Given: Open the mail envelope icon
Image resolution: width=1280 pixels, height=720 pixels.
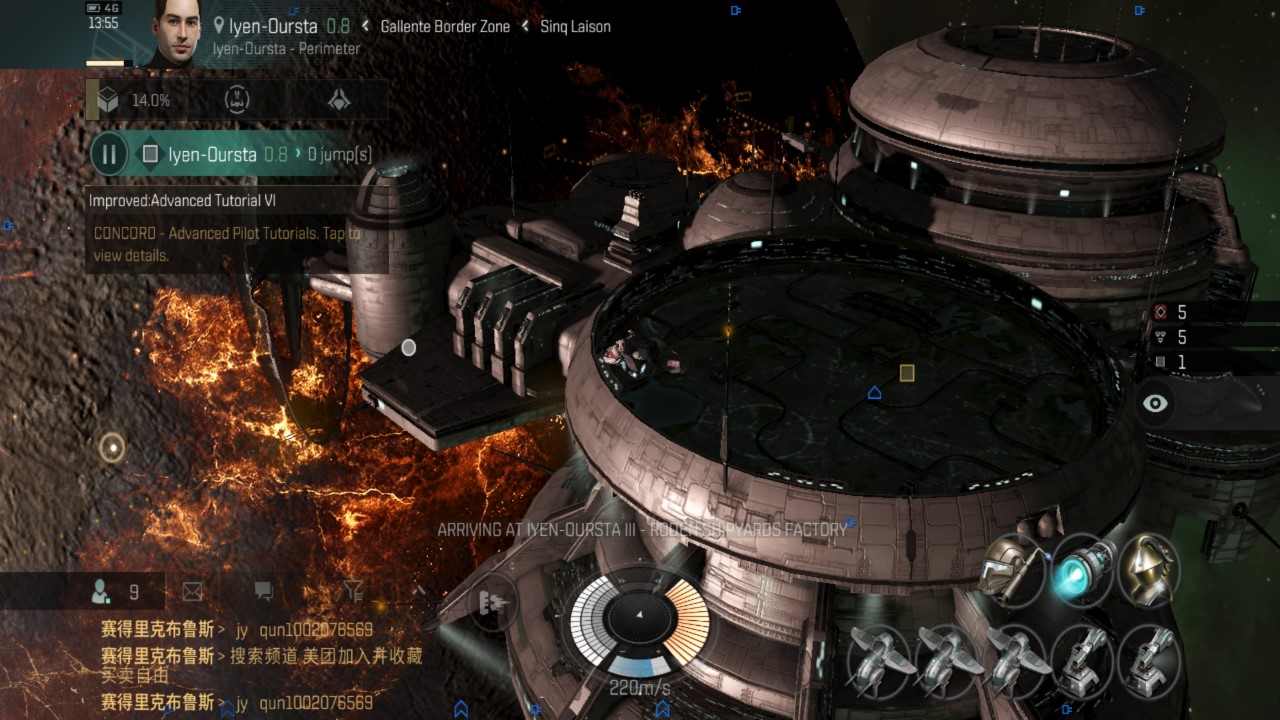Looking at the screenshot, I should point(192,592).
